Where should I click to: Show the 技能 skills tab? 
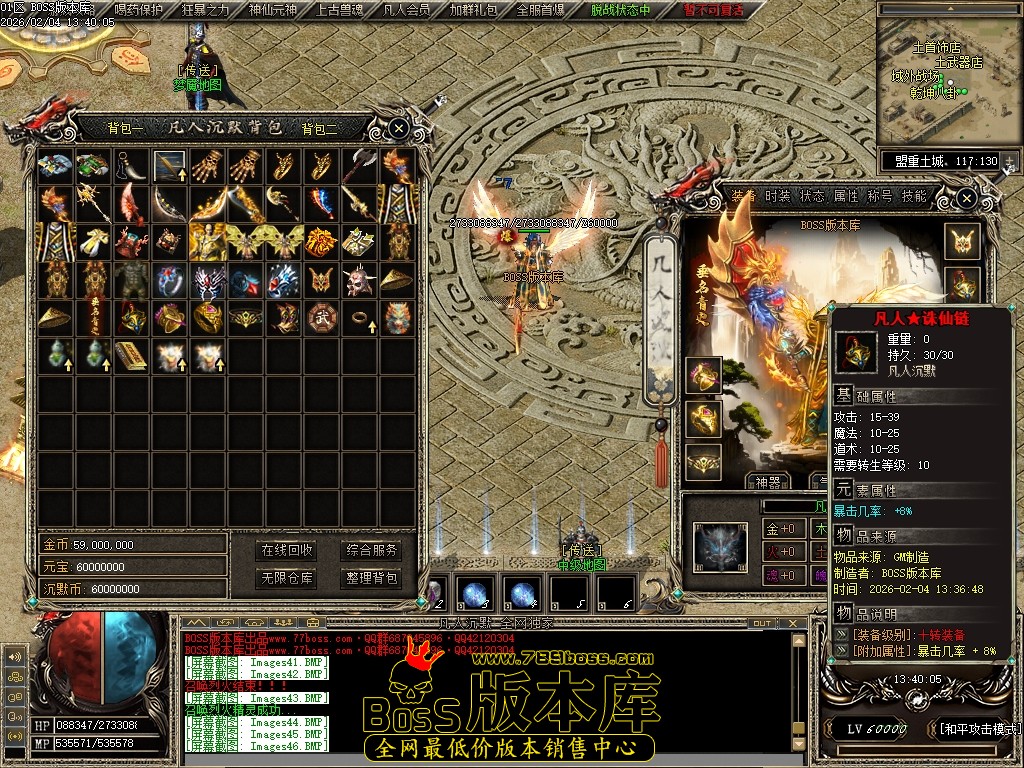[914, 196]
